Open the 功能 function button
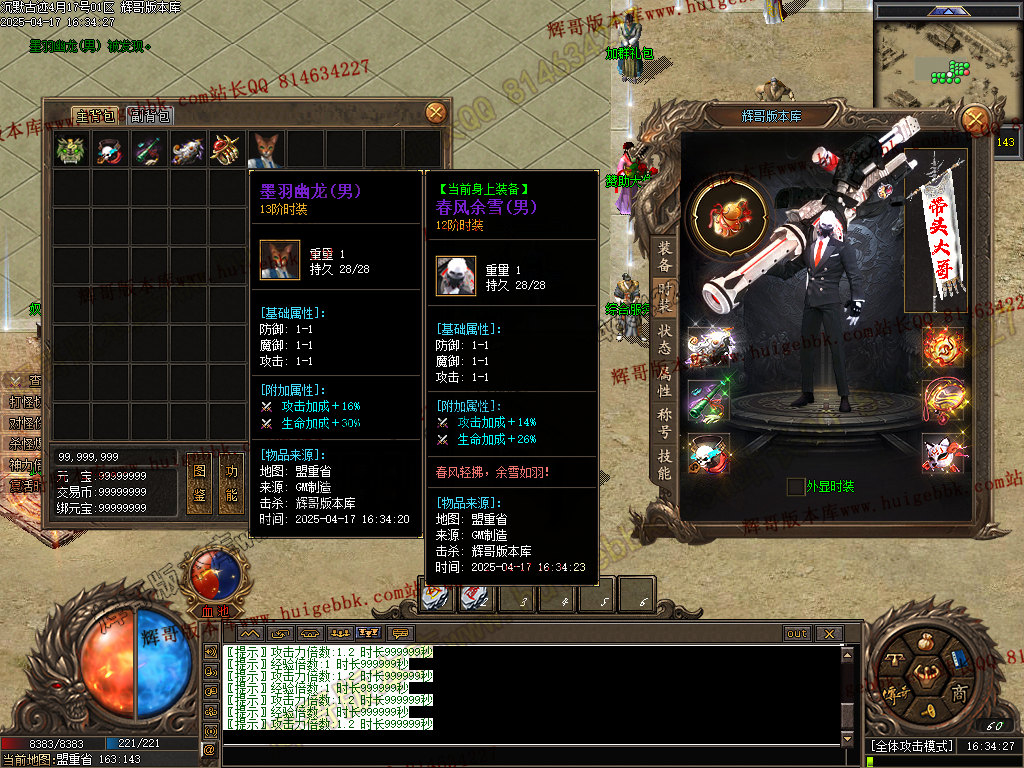The image size is (1024, 768). [231, 484]
